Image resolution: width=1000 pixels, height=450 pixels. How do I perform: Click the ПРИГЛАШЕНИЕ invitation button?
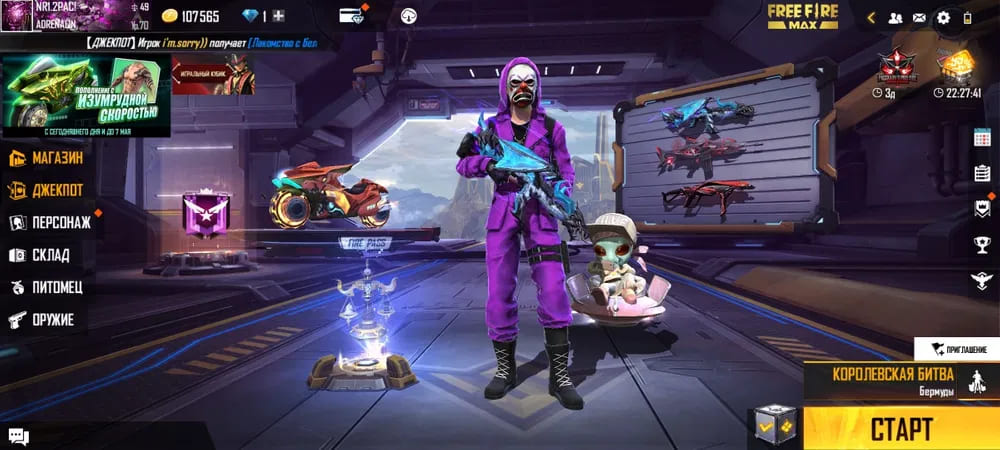click(956, 349)
